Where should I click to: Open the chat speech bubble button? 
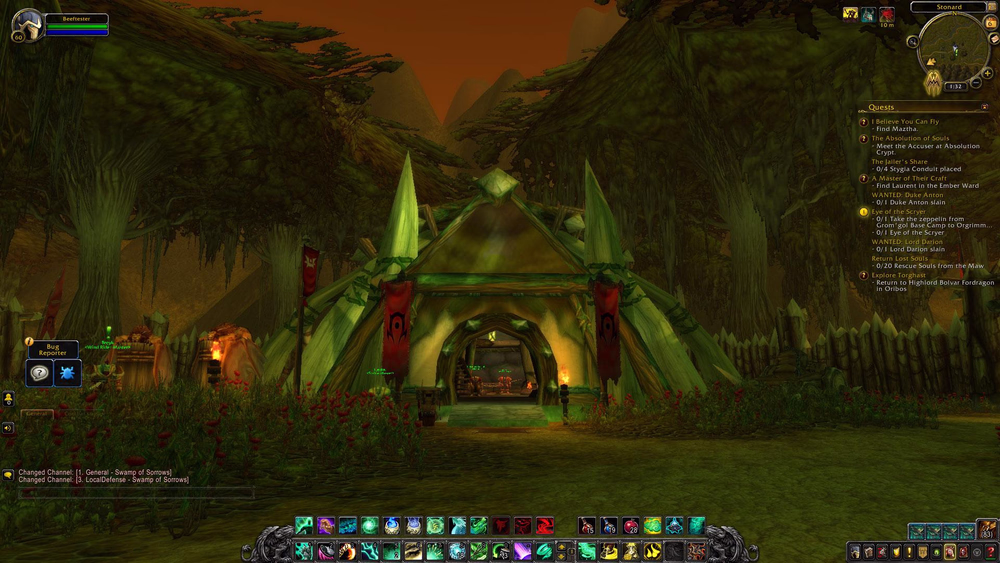coord(8,475)
